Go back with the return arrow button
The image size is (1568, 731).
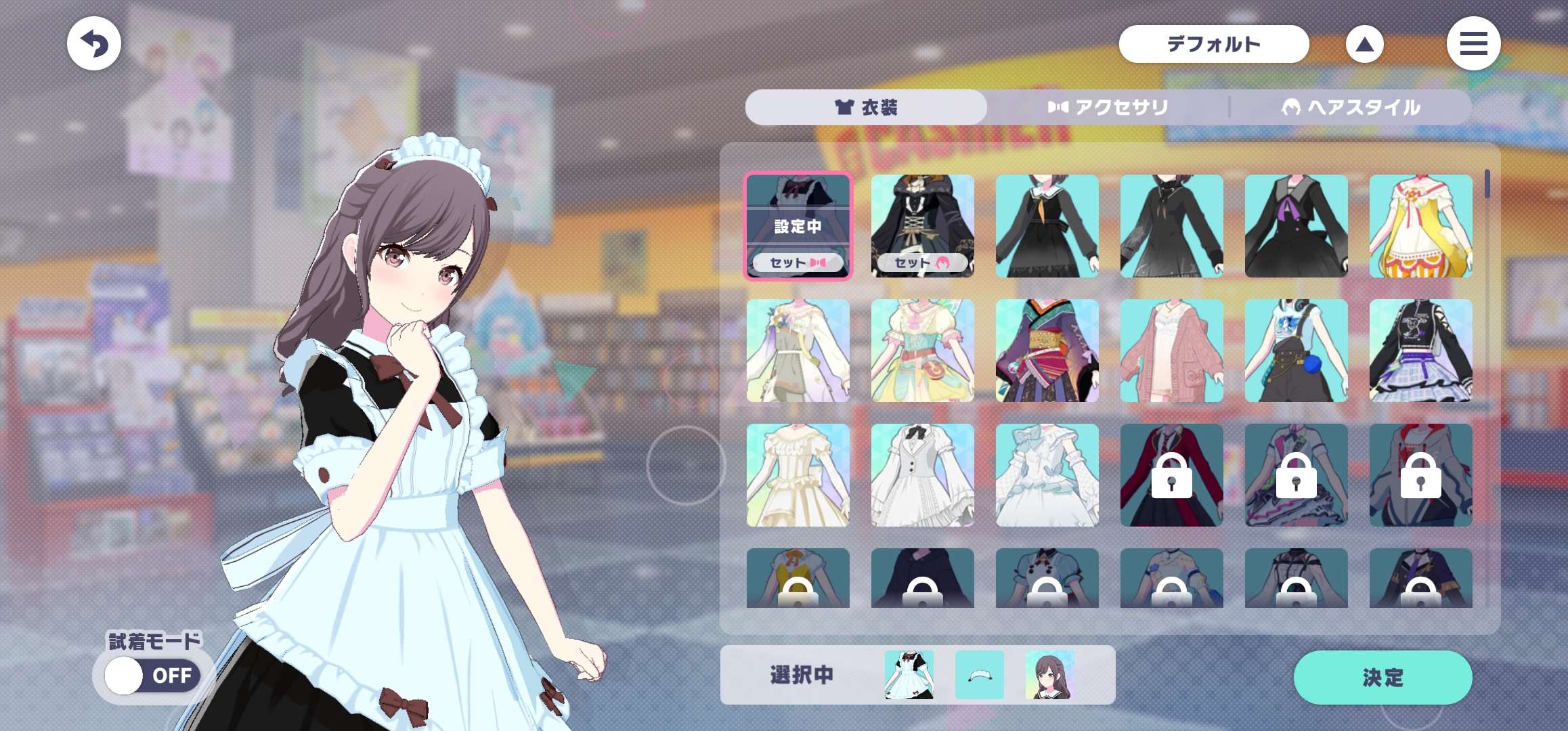94,44
